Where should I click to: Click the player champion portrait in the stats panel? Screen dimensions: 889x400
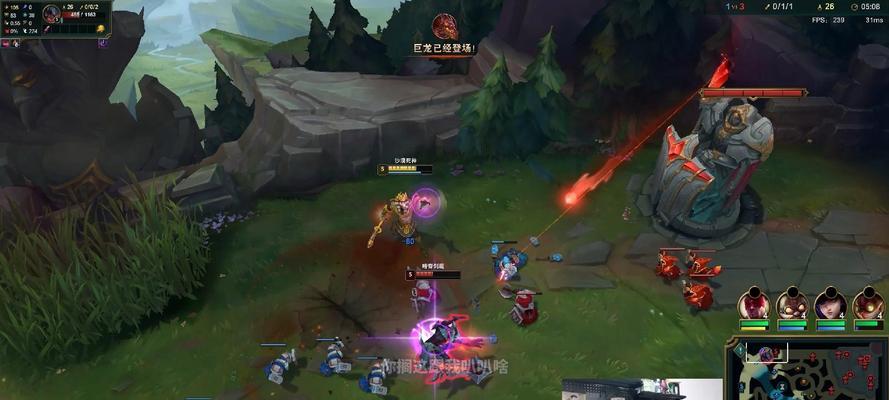[x=53, y=14]
